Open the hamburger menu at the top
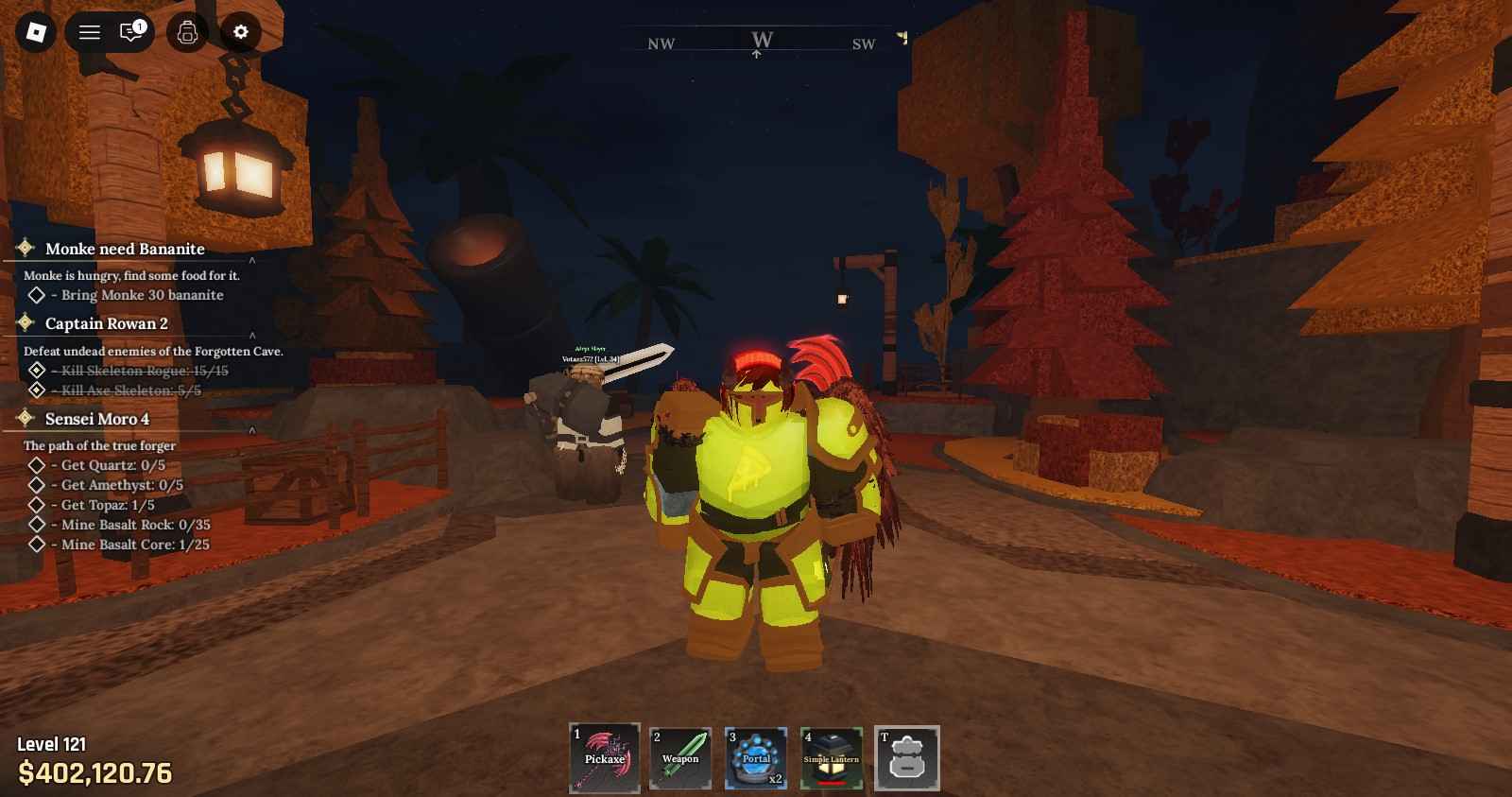This screenshot has width=1512, height=797. (x=88, y=31)
